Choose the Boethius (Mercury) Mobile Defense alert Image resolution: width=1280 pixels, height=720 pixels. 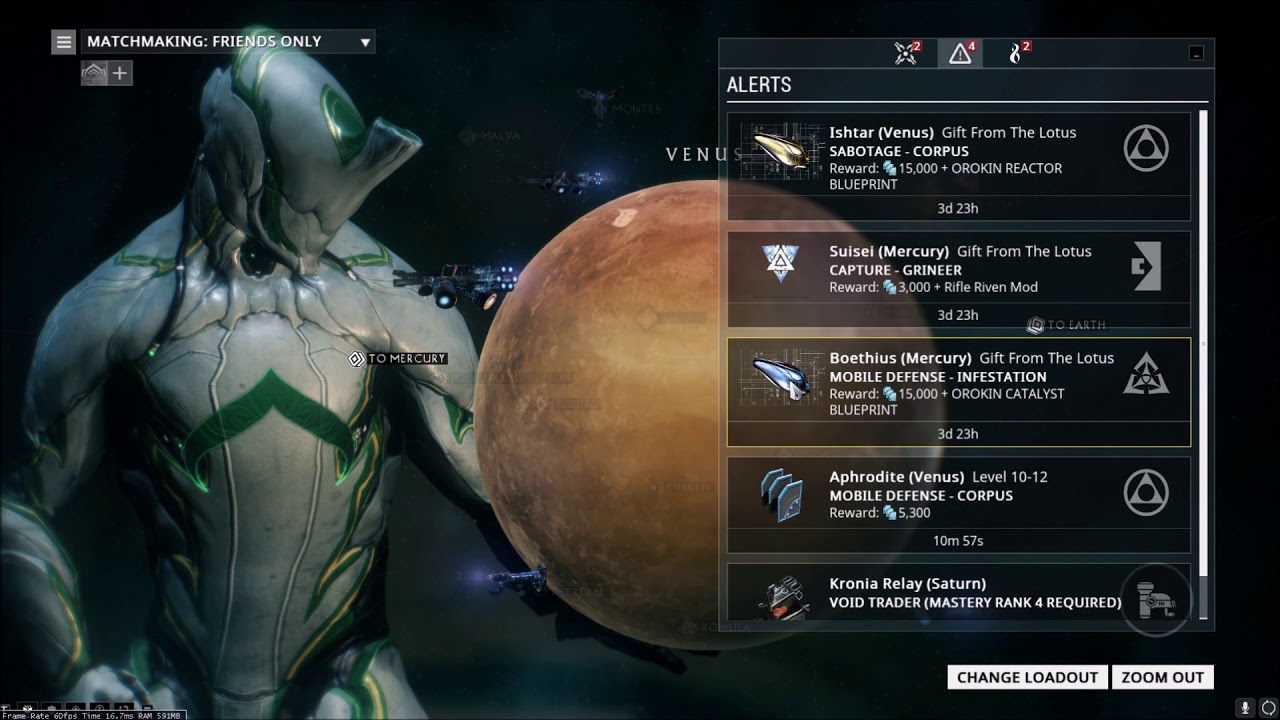pyautogui.click(x=958, y=384)
